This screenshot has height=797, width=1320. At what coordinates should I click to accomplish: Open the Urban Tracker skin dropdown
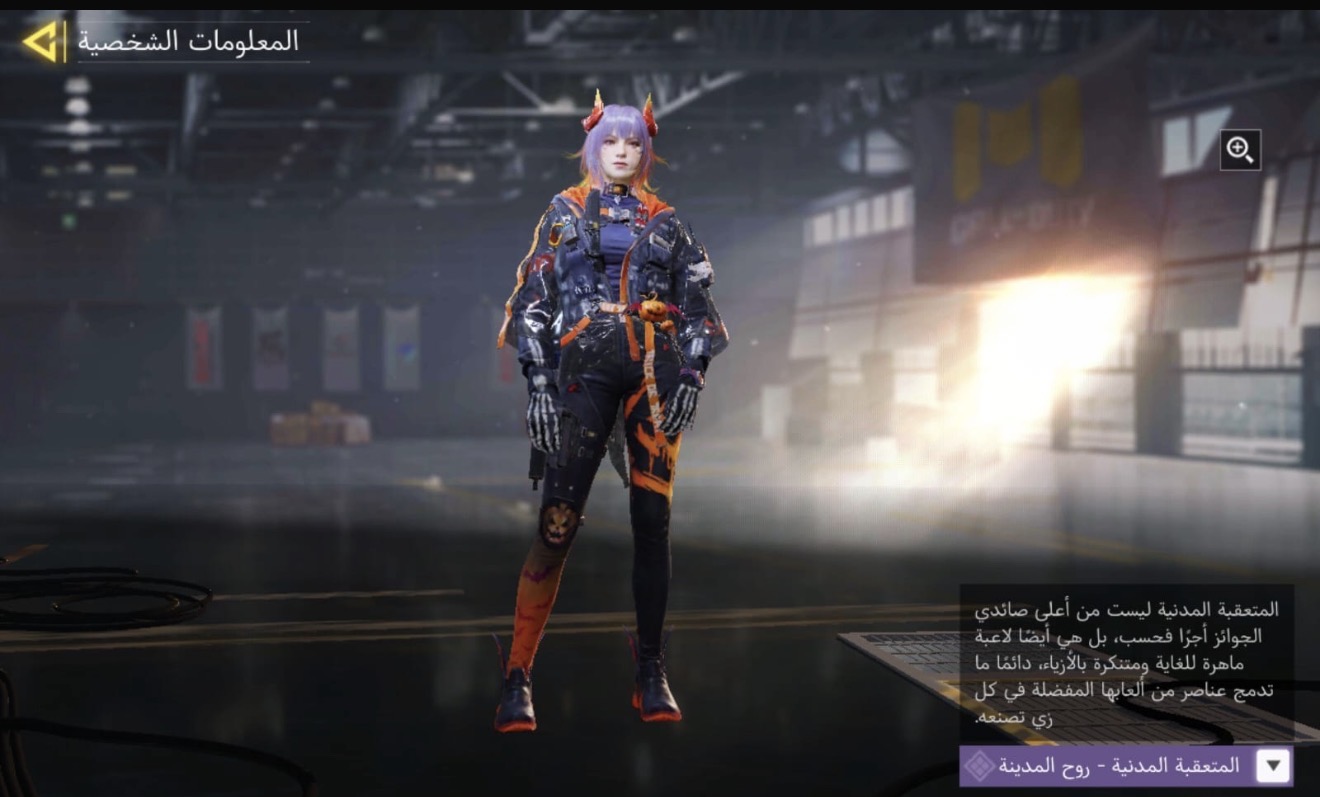(1272, 766)
